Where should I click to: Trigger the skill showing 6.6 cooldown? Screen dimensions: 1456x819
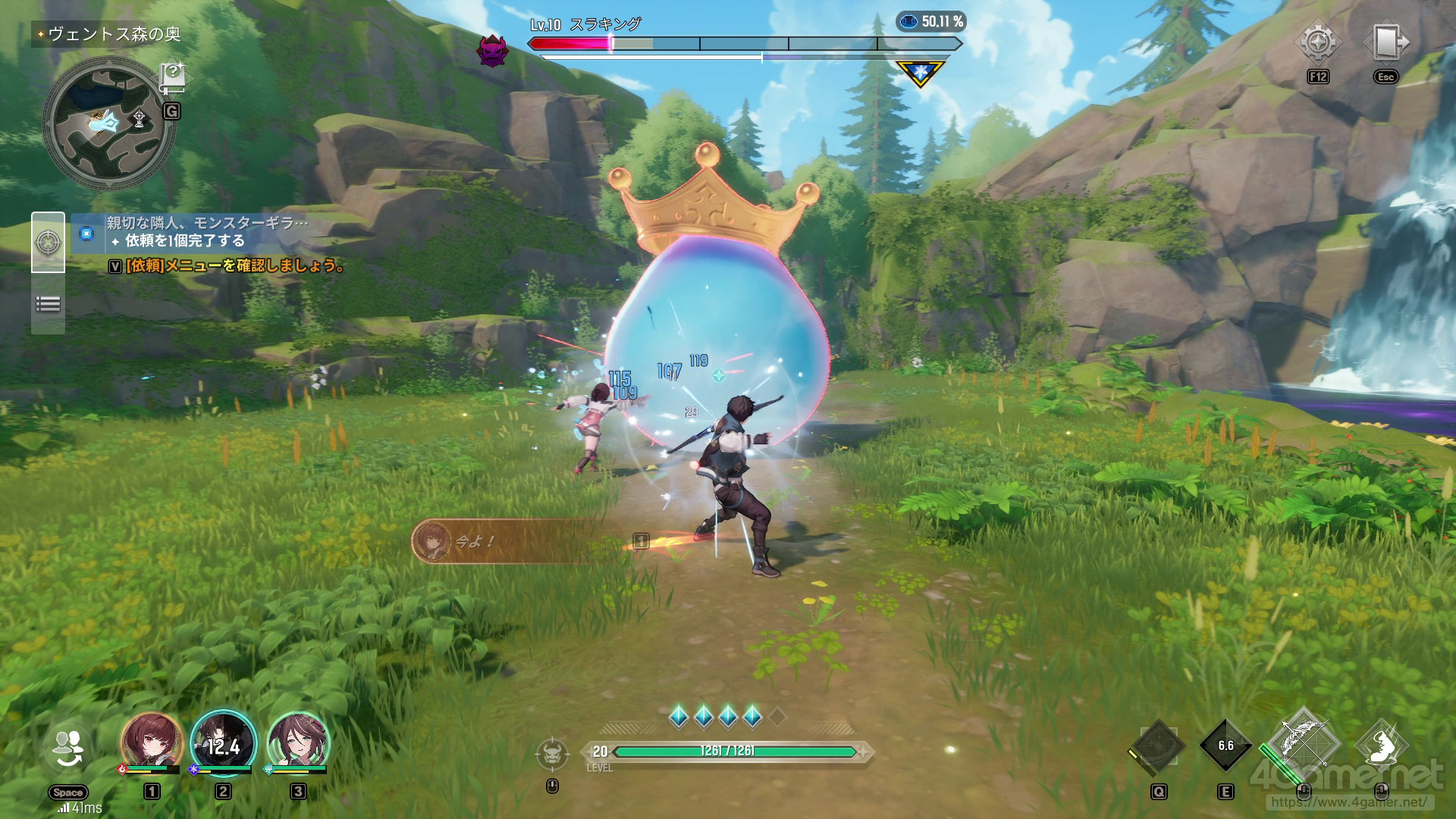[x=1225, y=745]
